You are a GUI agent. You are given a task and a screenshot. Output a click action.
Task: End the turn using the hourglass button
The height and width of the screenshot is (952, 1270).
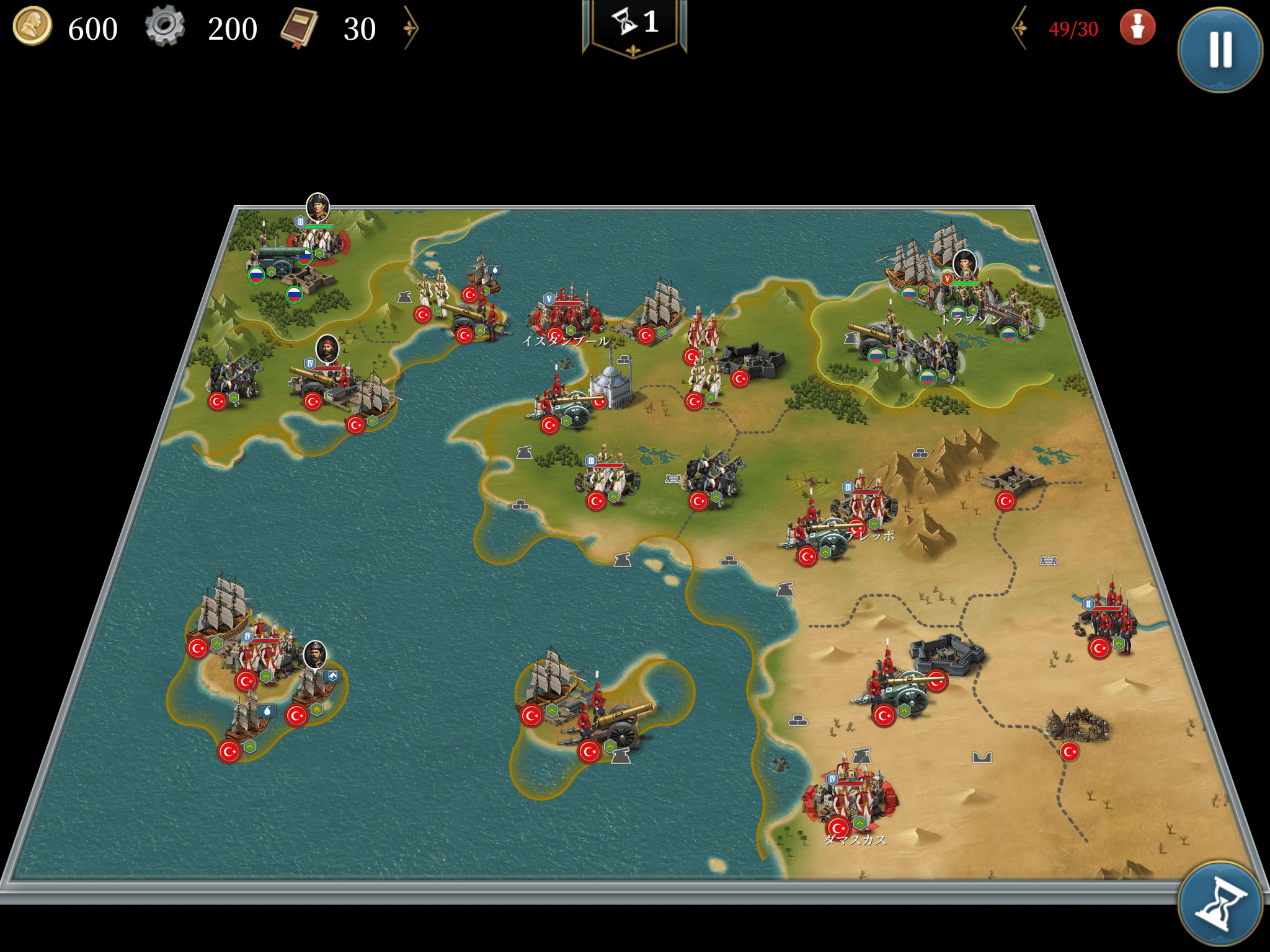1220,903
